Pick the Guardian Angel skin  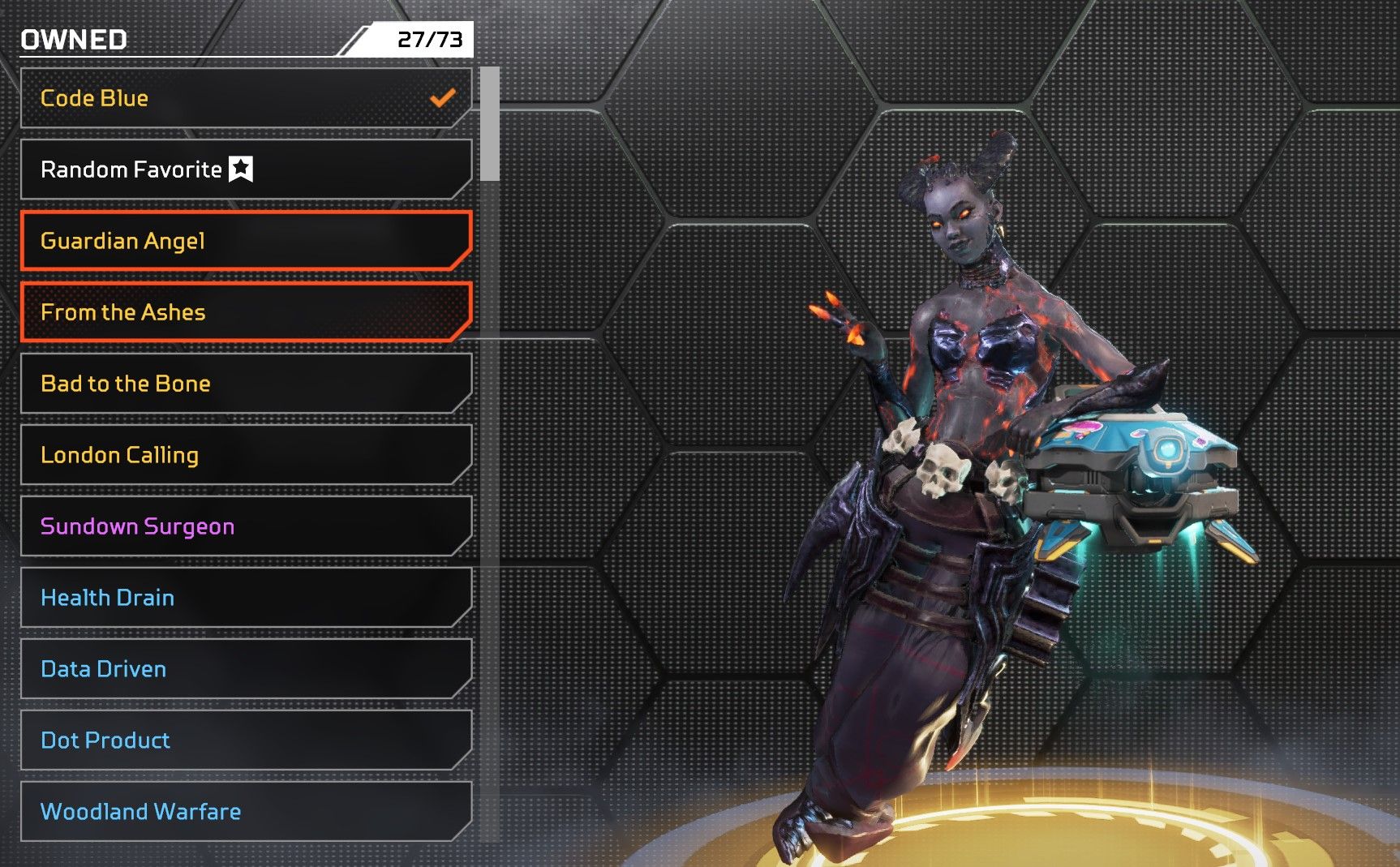pyautogui.click(x=245, y=241)
